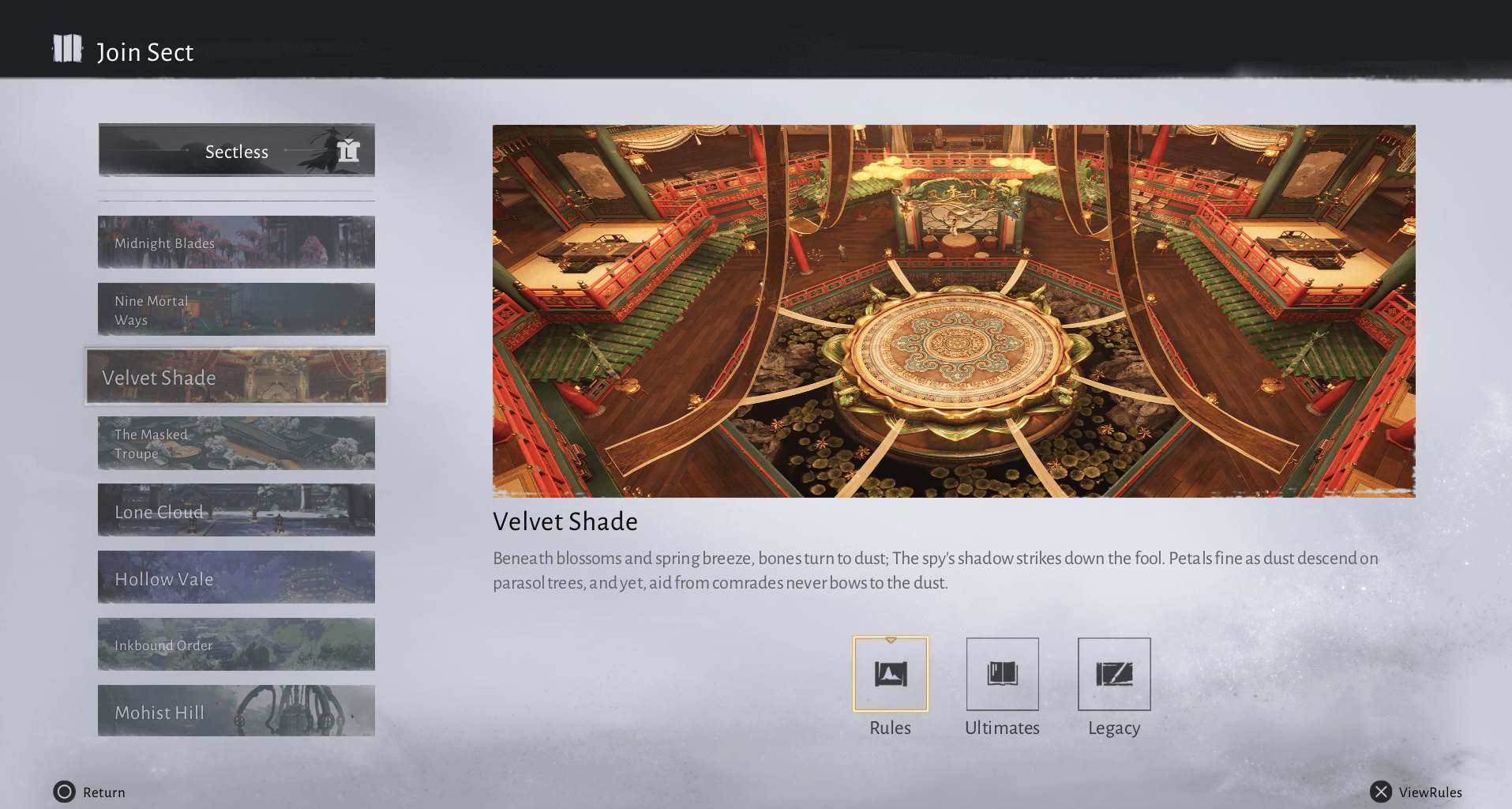
Task: Pick the Velvet Shade sect entry
Action: pos(236,377)
